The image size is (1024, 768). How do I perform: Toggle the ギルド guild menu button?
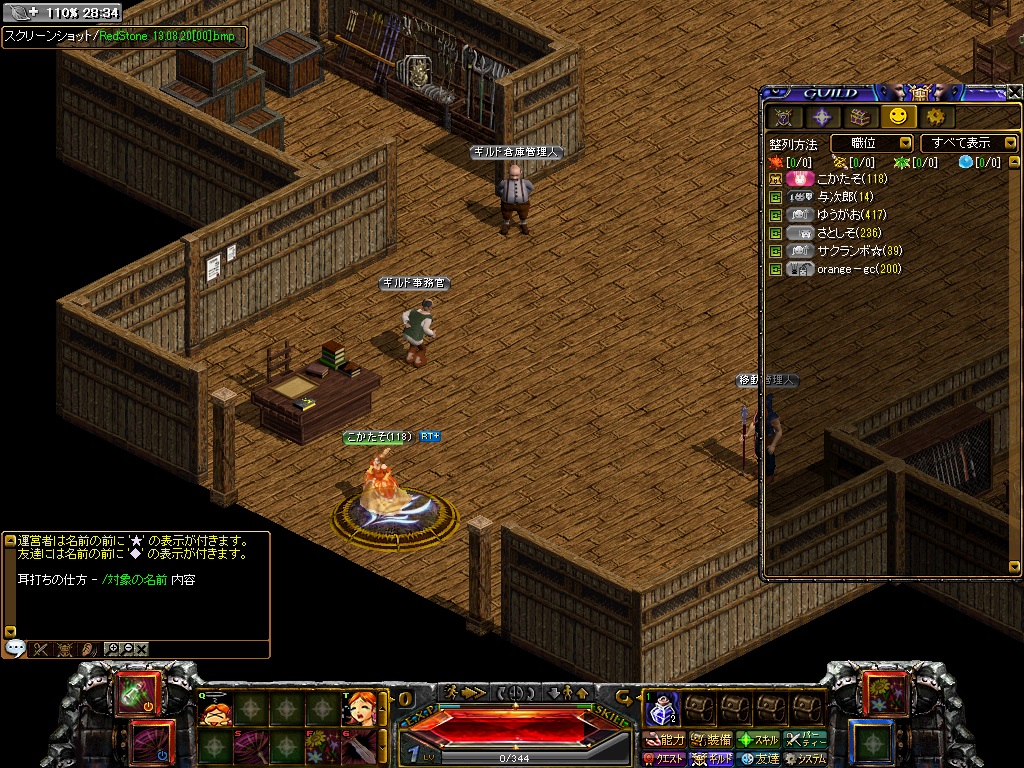coord(711,759)
